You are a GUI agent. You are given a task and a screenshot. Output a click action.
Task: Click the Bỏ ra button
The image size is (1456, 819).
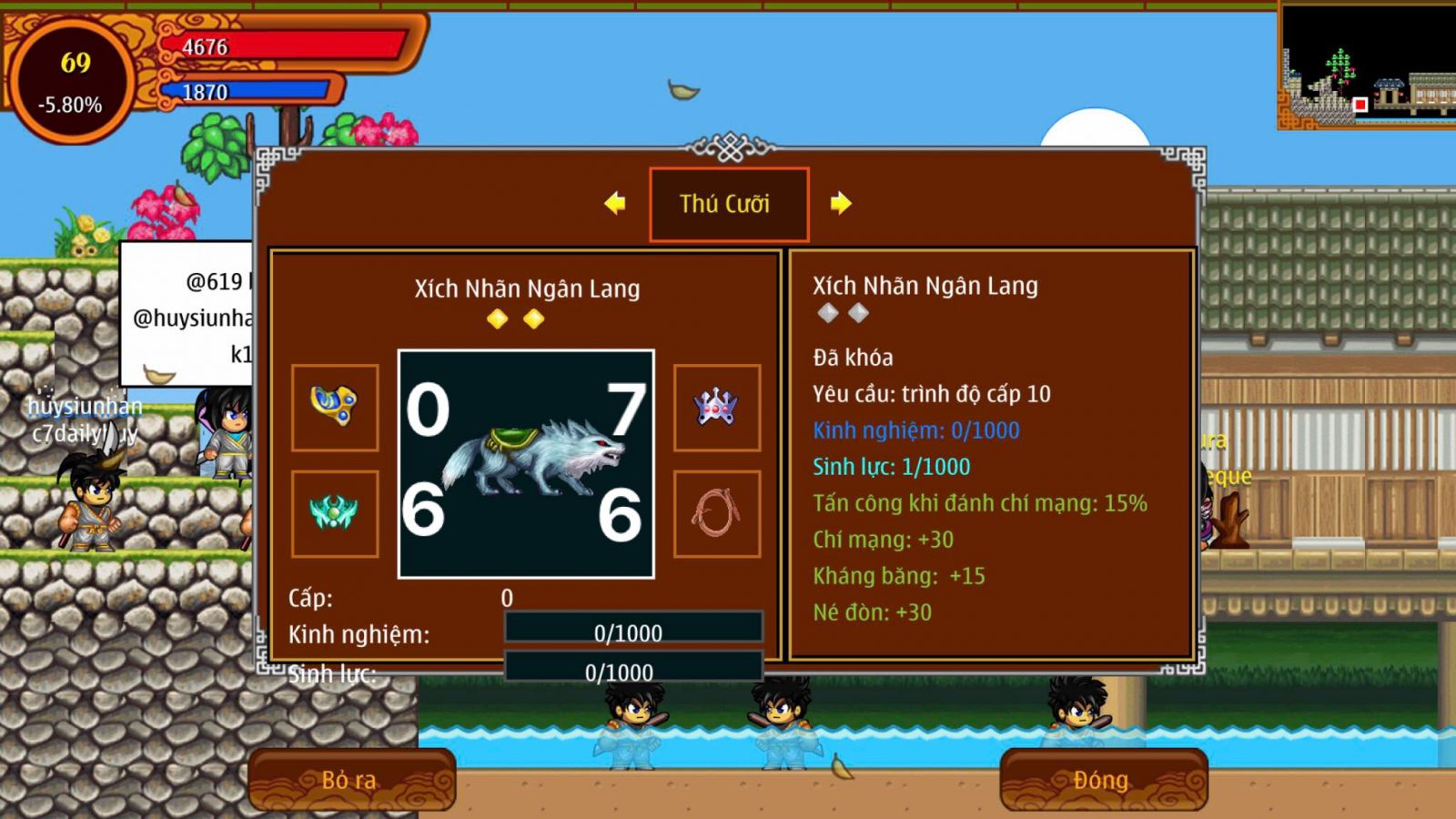[x=350, y=780]
